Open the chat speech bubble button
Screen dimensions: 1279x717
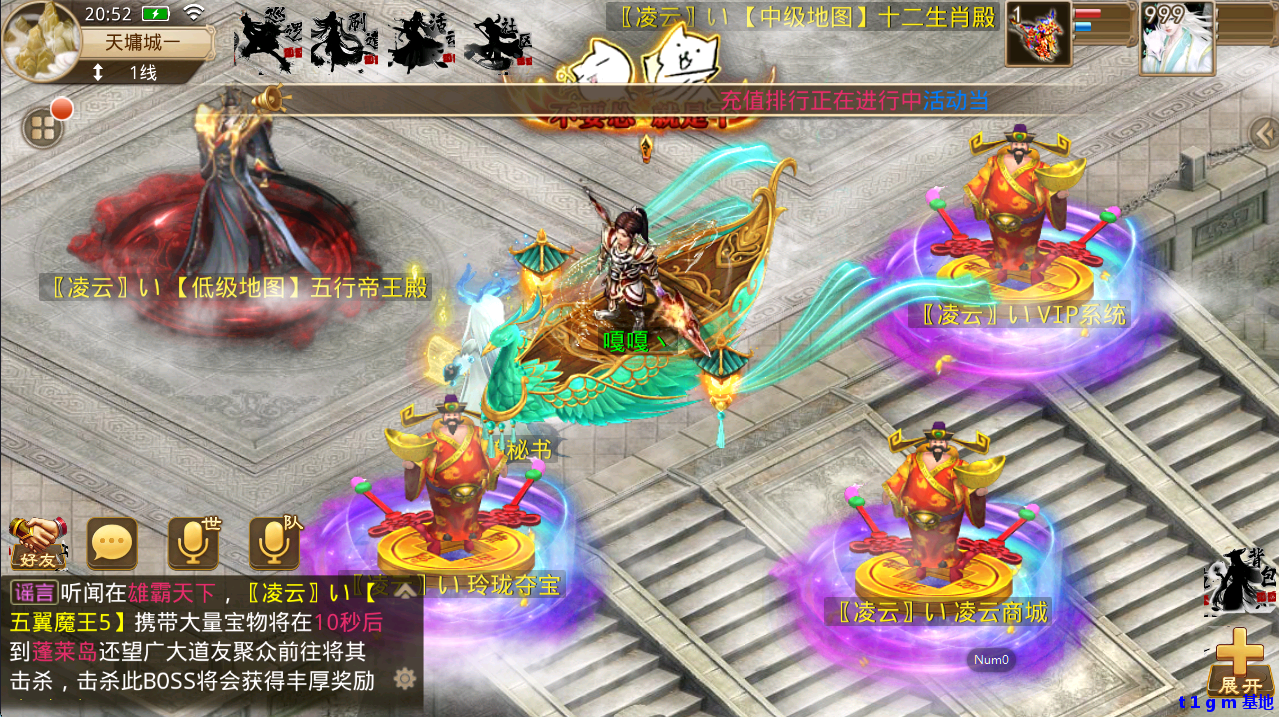coord(112,544)
